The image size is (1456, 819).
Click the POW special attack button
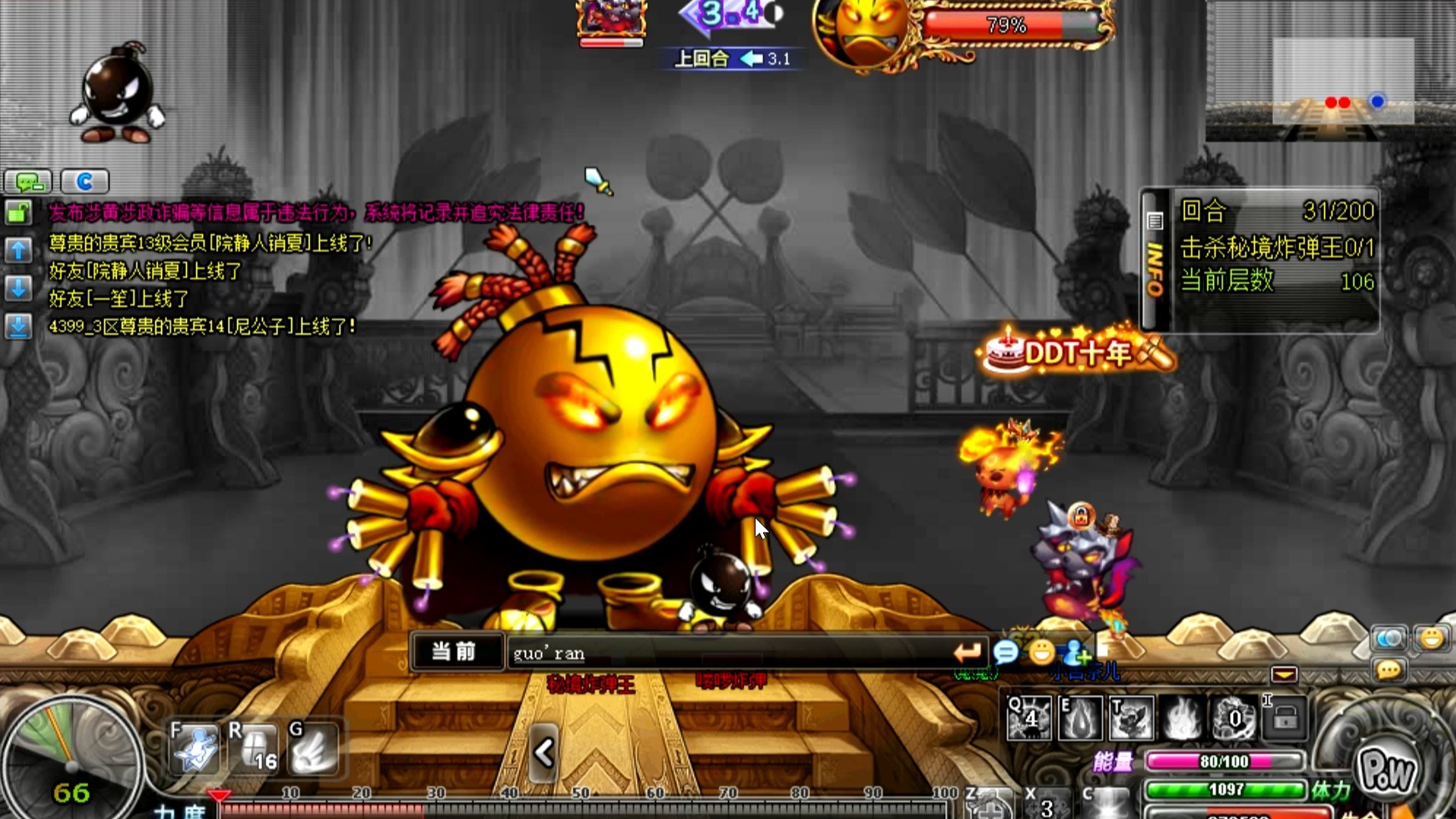click(1387, 771)
